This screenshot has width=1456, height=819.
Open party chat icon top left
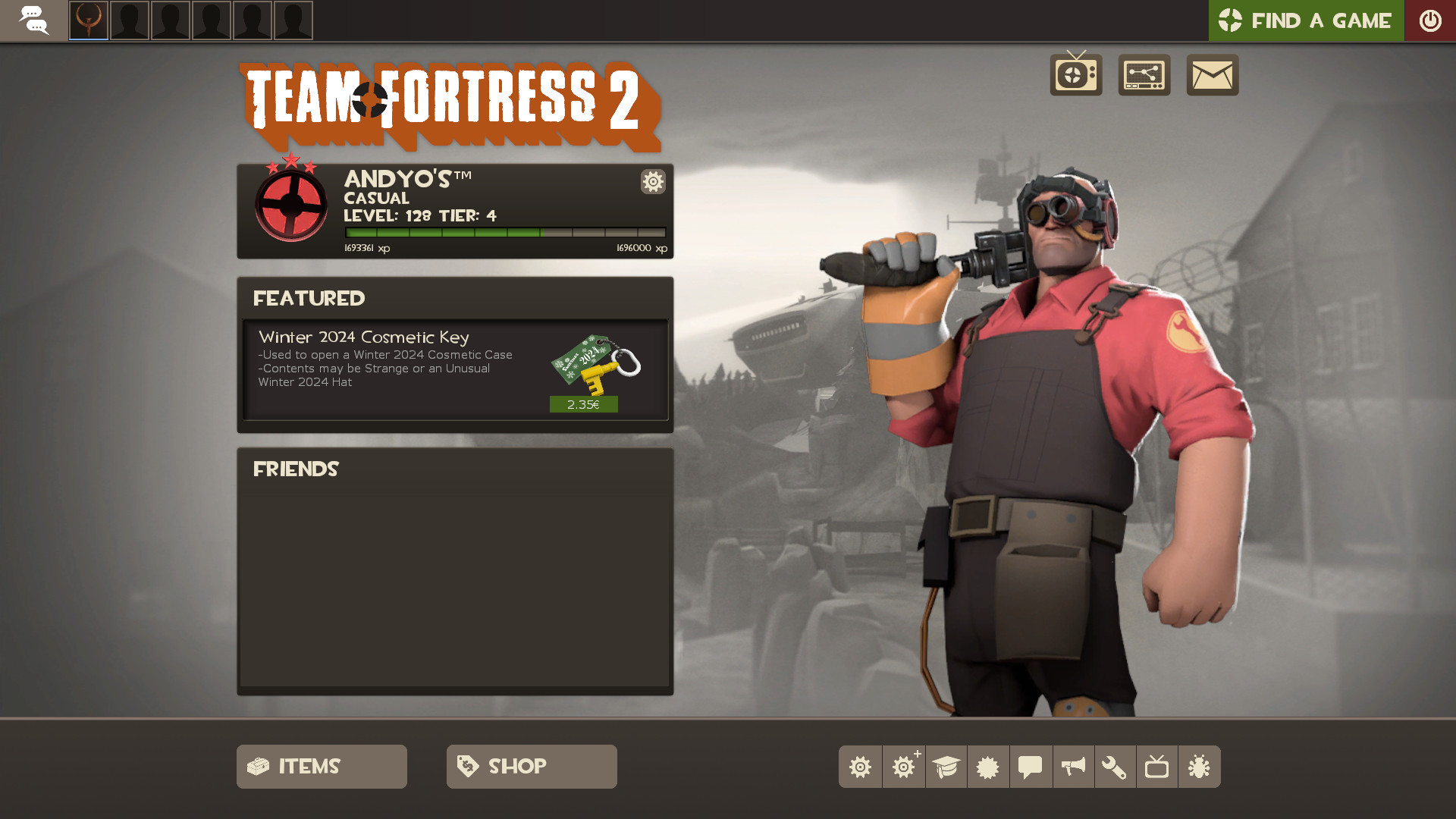point(34,20)
